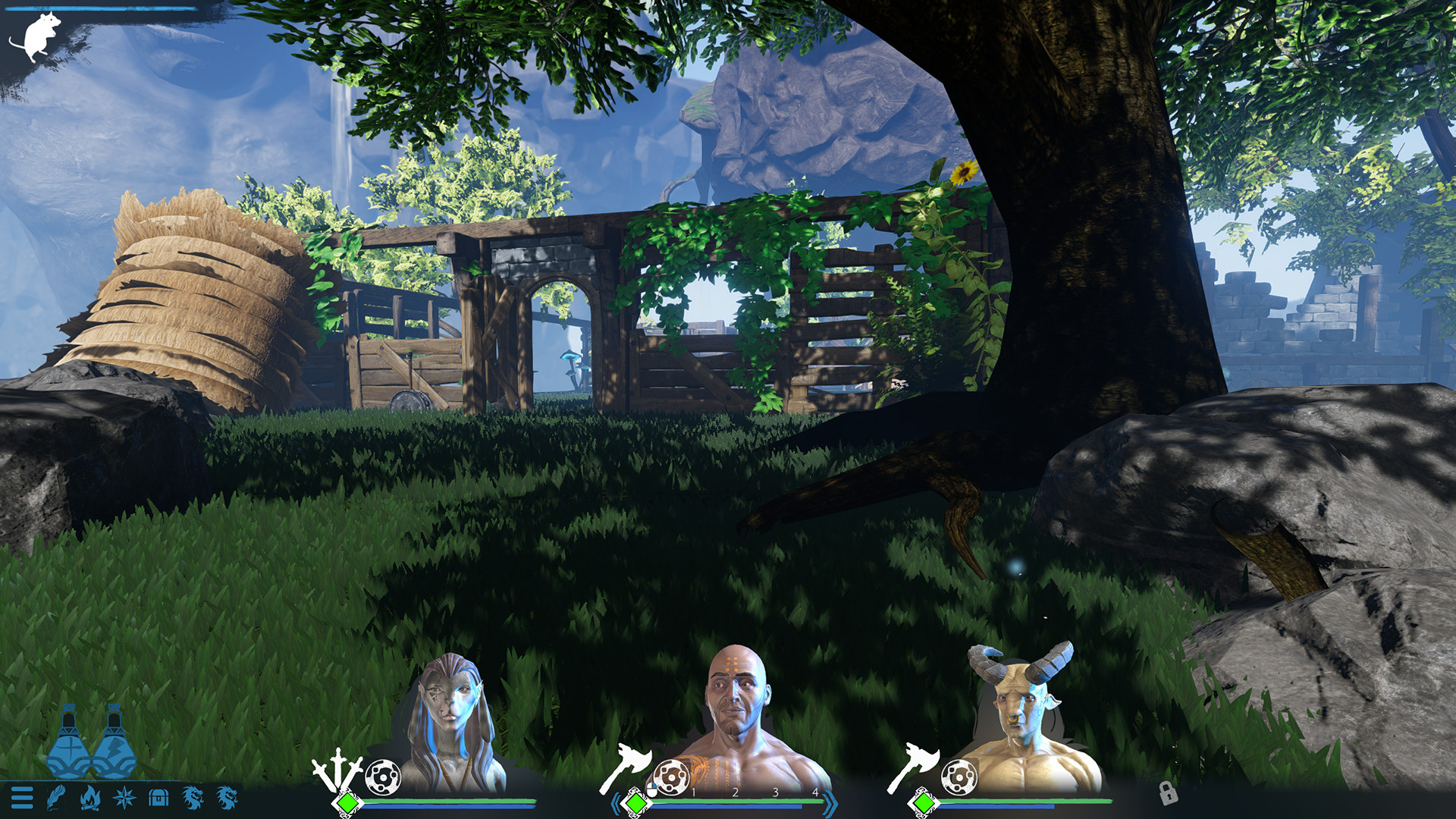Toggle the green diamond status under the elf
Viewport: 1456px width, 819px height.
349,802
